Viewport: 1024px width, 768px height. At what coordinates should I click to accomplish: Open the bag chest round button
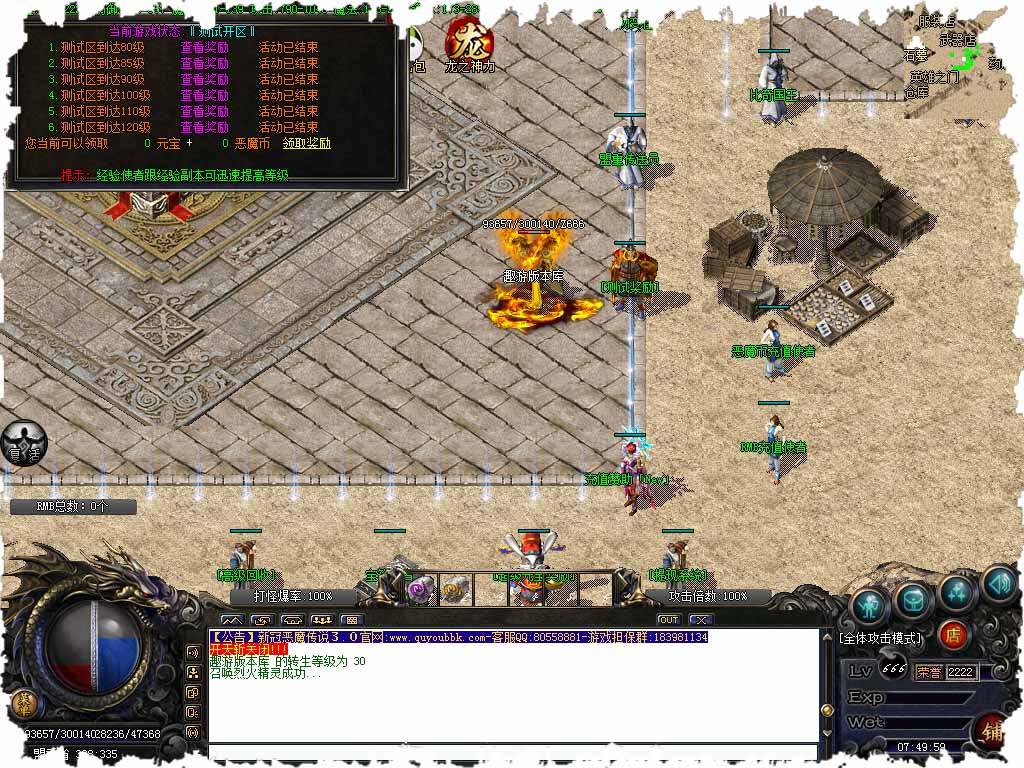pos(914,598)
